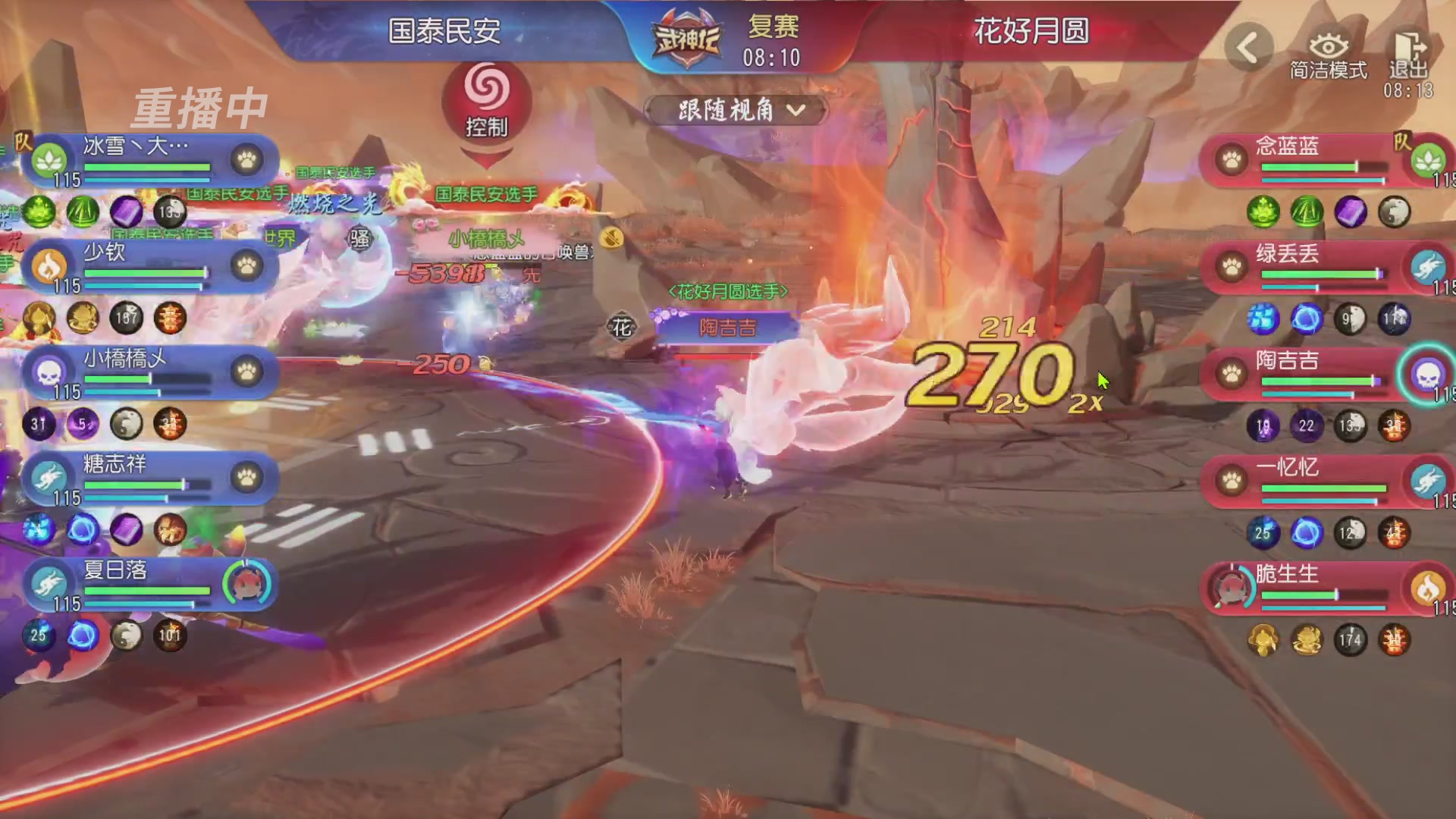Click the red 控制 control skill icon
Image resolution: width=1456 pixels, height=819 pixels.
tap(486, 99)
